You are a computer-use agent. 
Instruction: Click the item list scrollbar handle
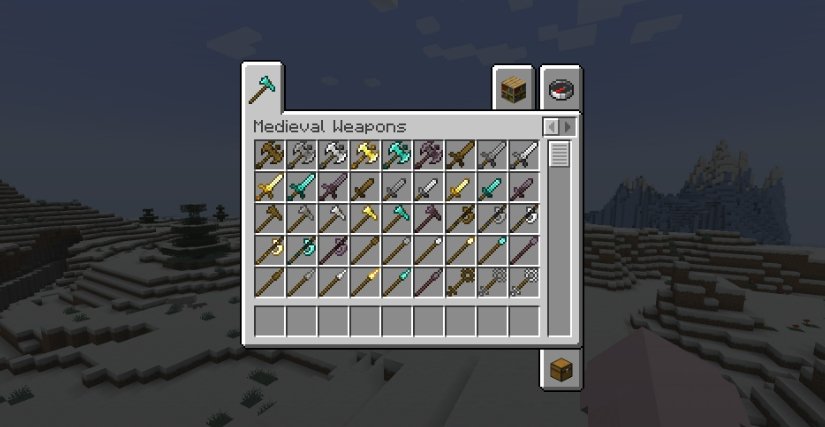pos(559,155)
